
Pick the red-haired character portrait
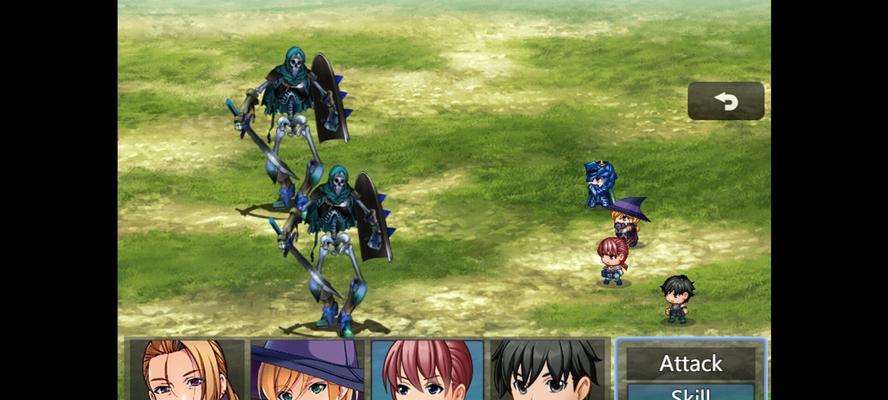[427, 370]
